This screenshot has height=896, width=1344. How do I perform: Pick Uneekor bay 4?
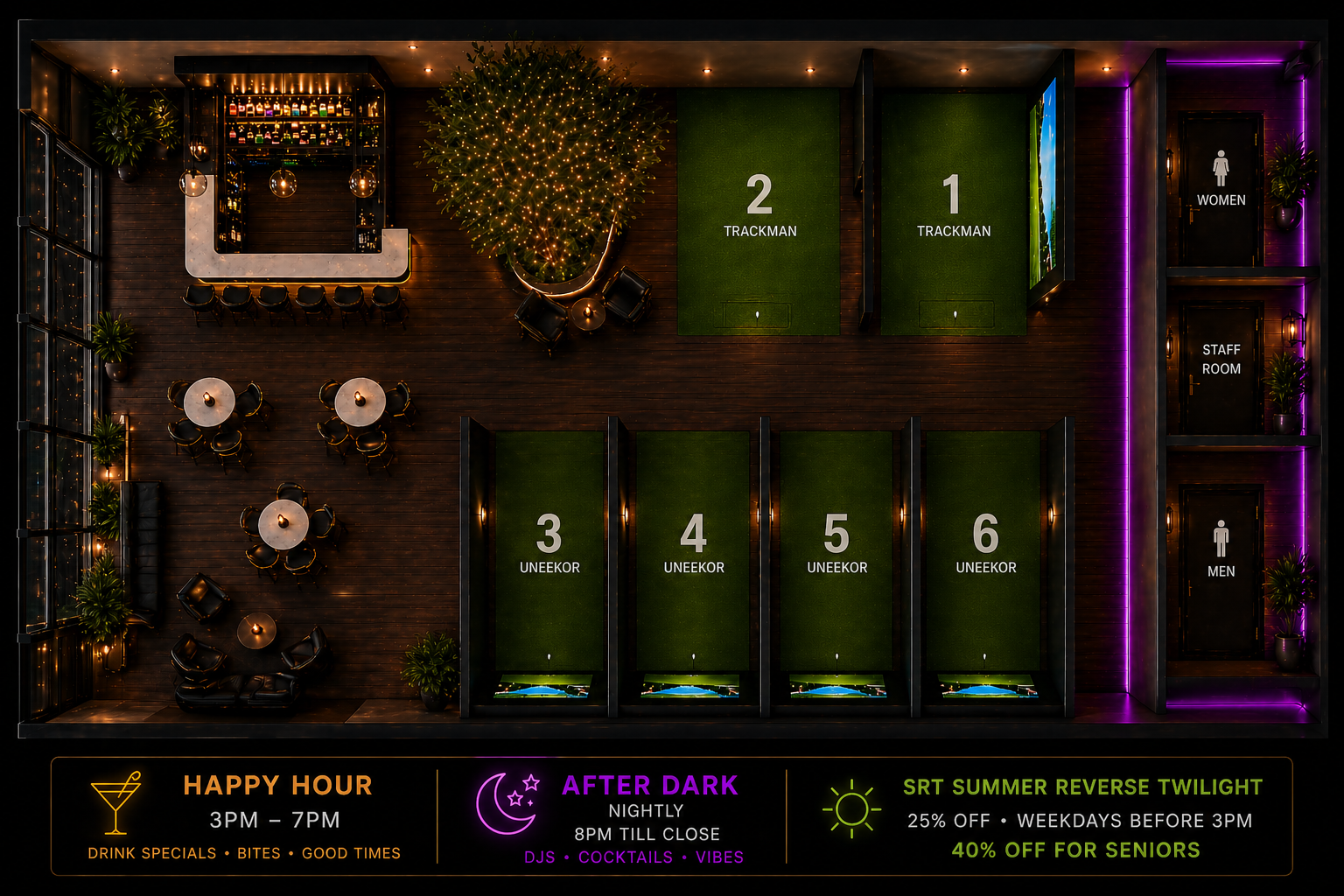(x=694, y=547)
